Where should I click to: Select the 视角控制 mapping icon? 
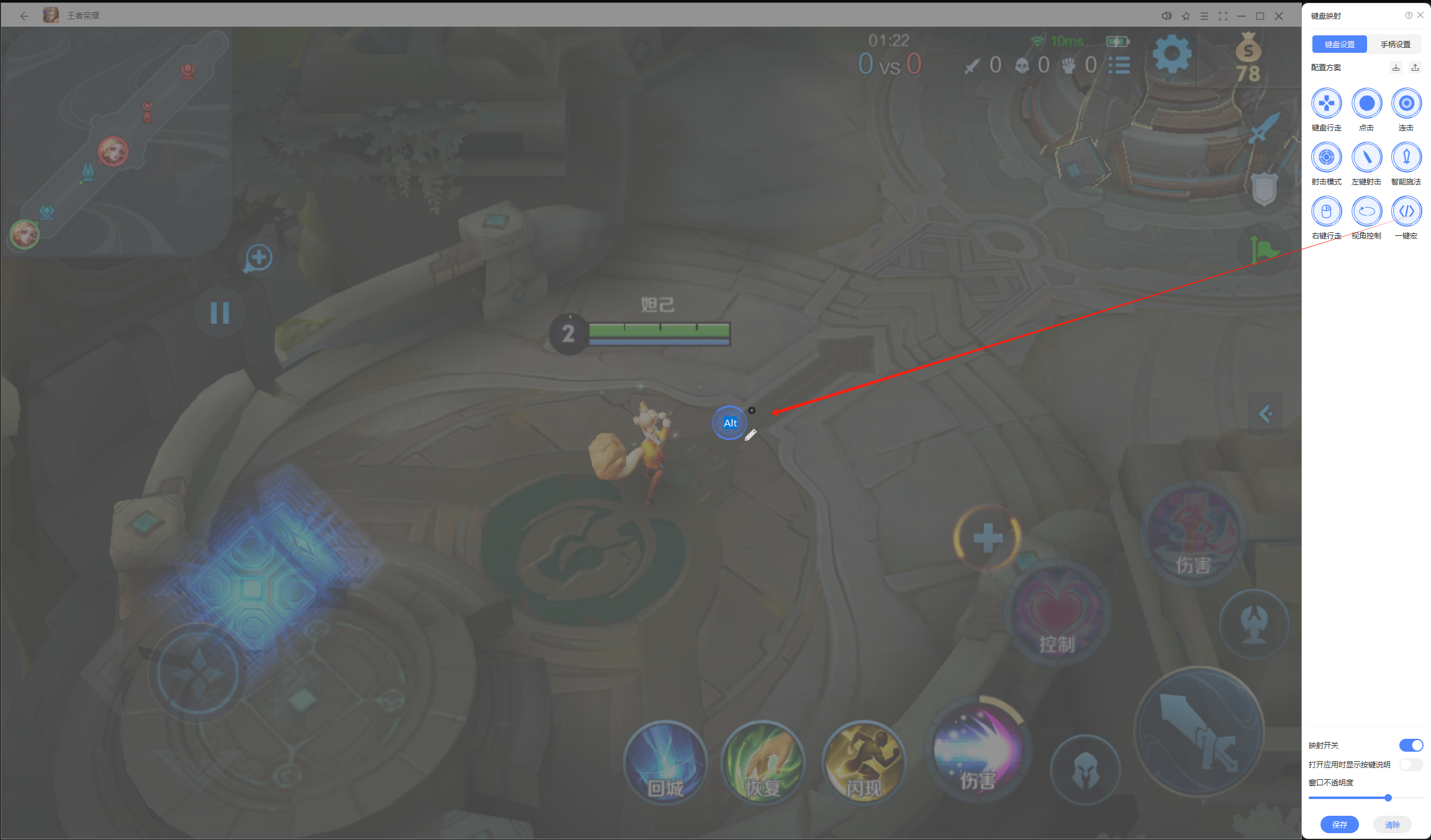pyautogui.click(x=1366, y=212)
